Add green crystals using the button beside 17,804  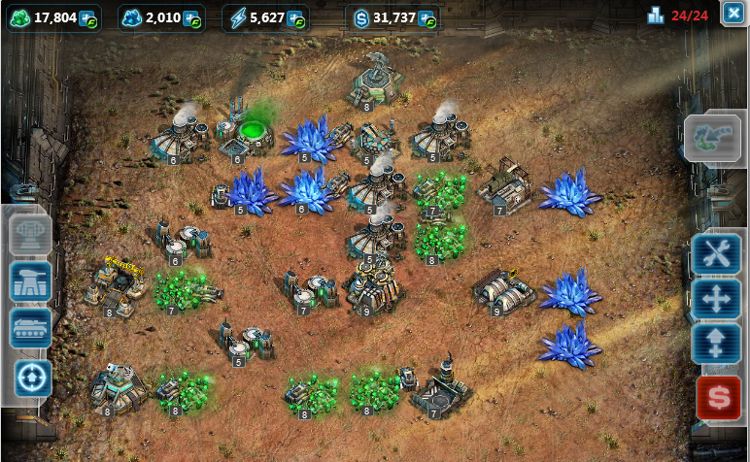(87, 18)
